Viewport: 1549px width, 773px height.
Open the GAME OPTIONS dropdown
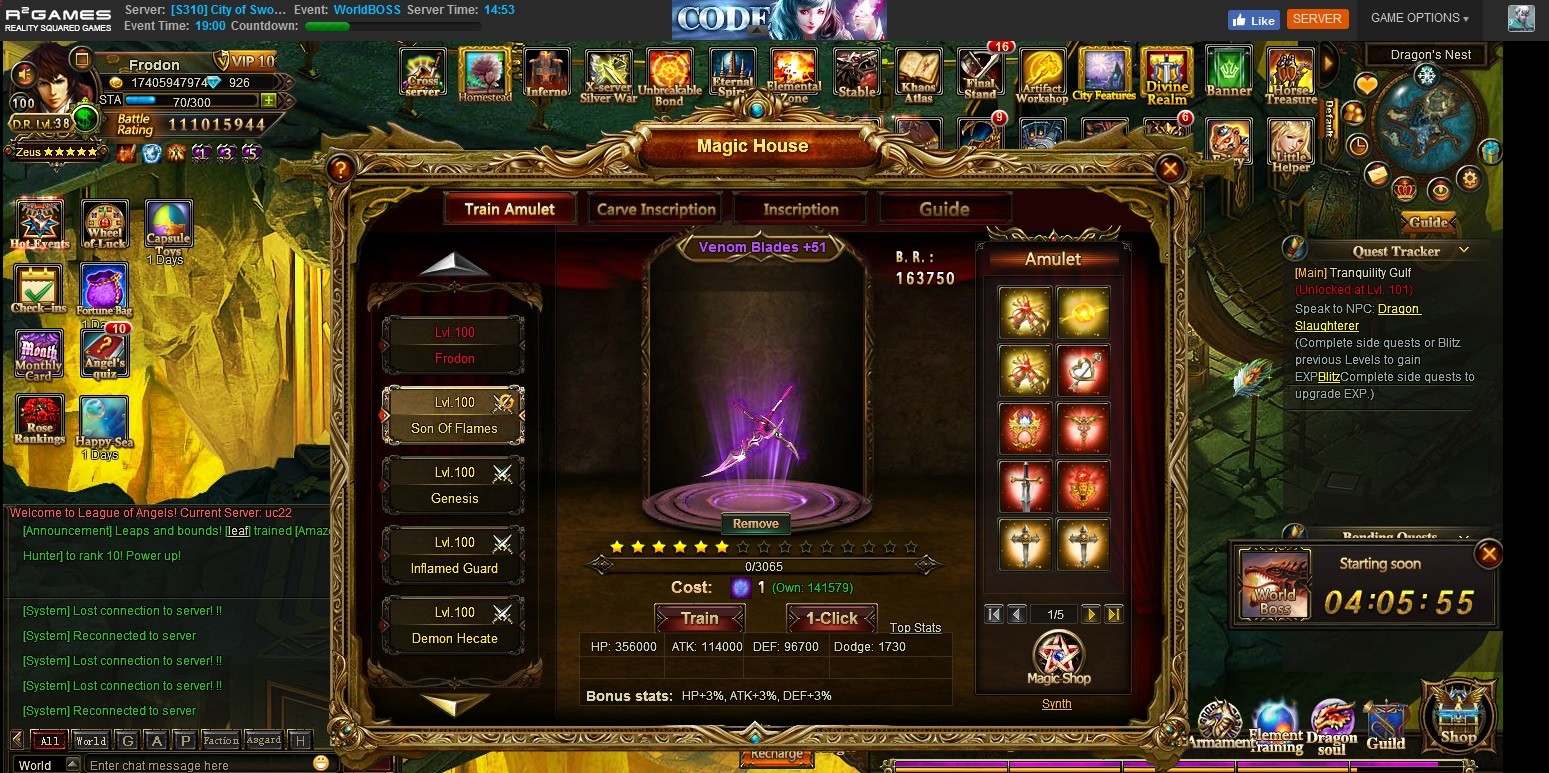coord(1419,18)
